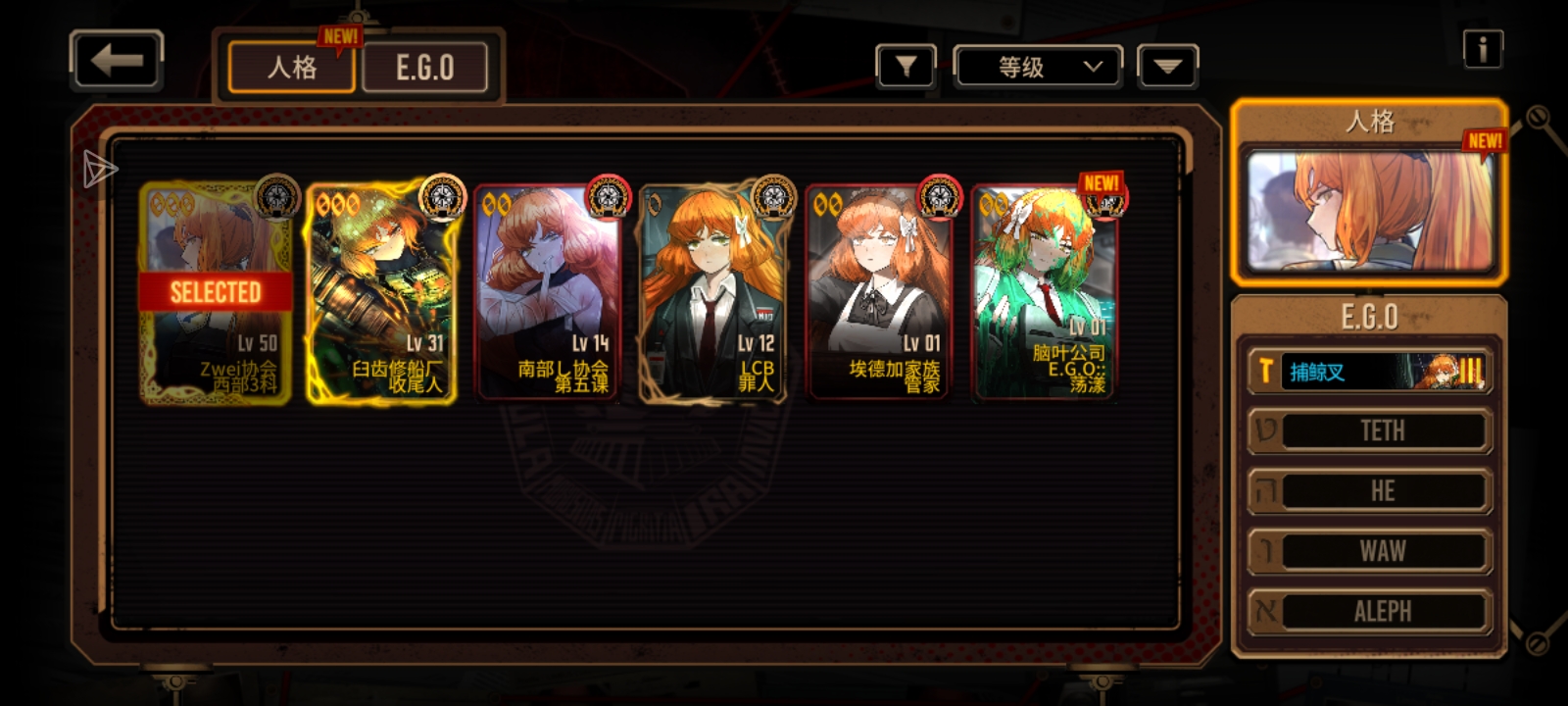Pick the 南部L协会 第五课 identity
Viewport: 1568px width, 706px height.
[549, 292]
